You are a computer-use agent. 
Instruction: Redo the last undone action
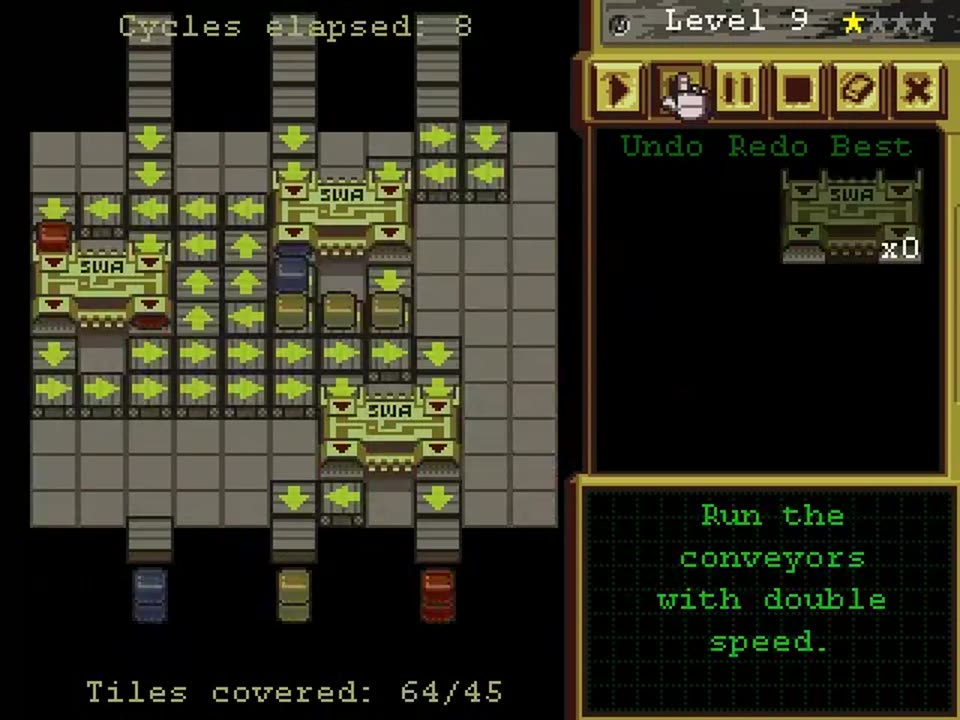click(x=766, y=147)
